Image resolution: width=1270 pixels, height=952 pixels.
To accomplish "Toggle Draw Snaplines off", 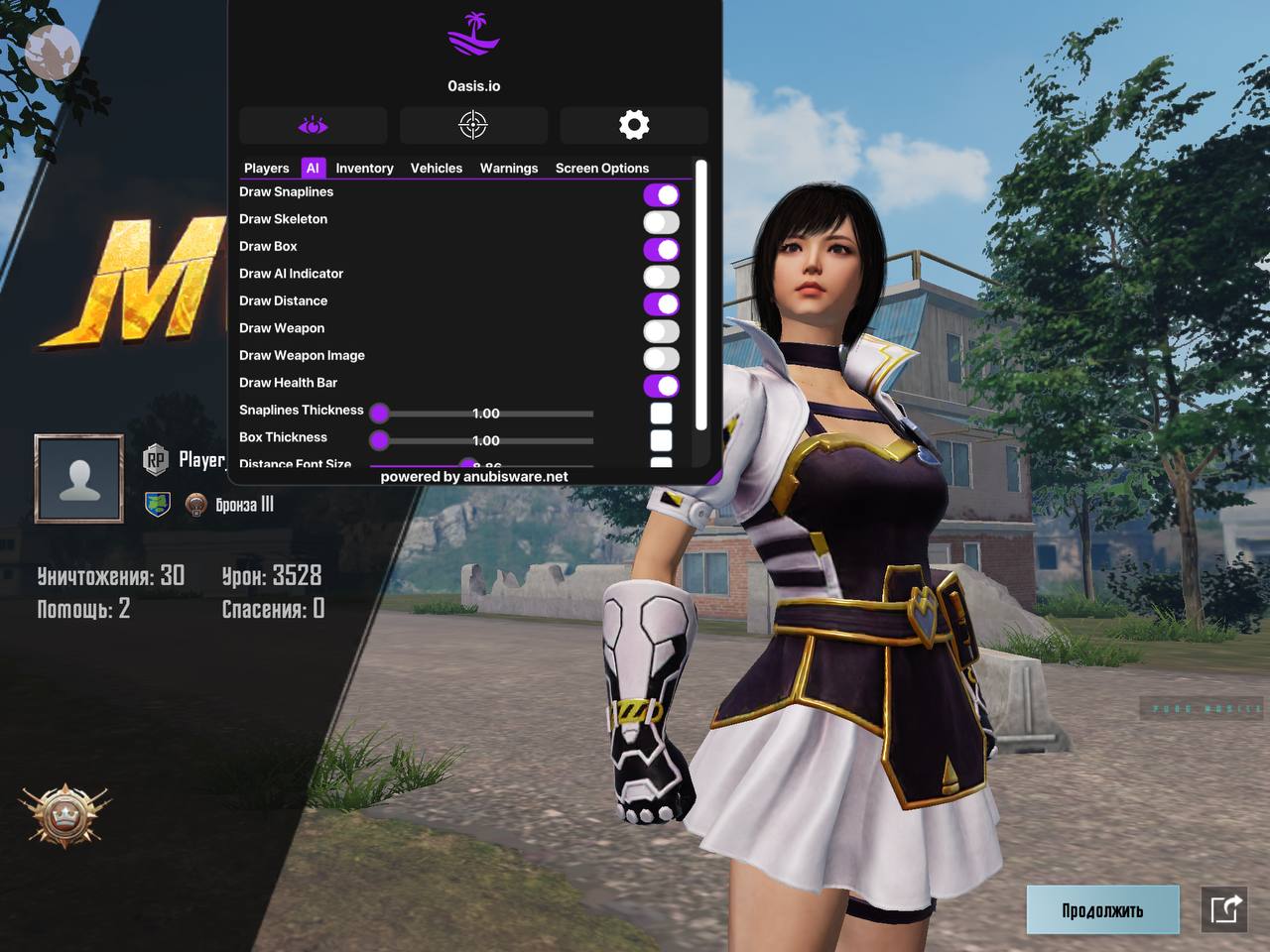I will point(661,195).
